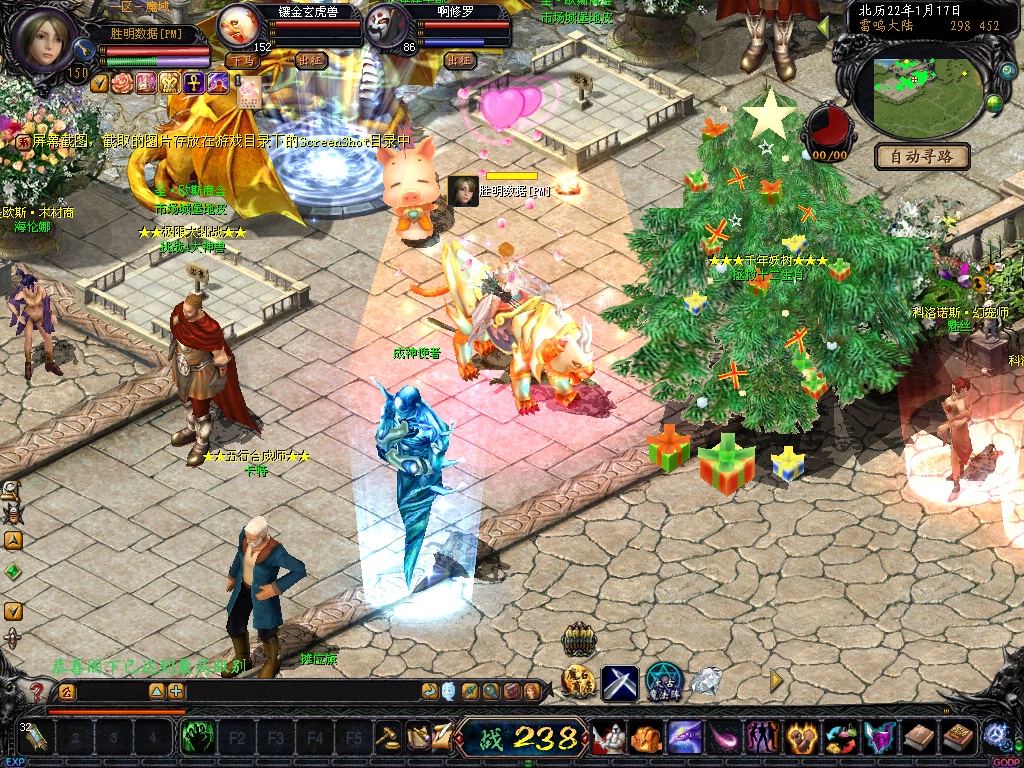
Task: Open the world map globe icon
Action: pyautogui.click(x=994, y=103)
